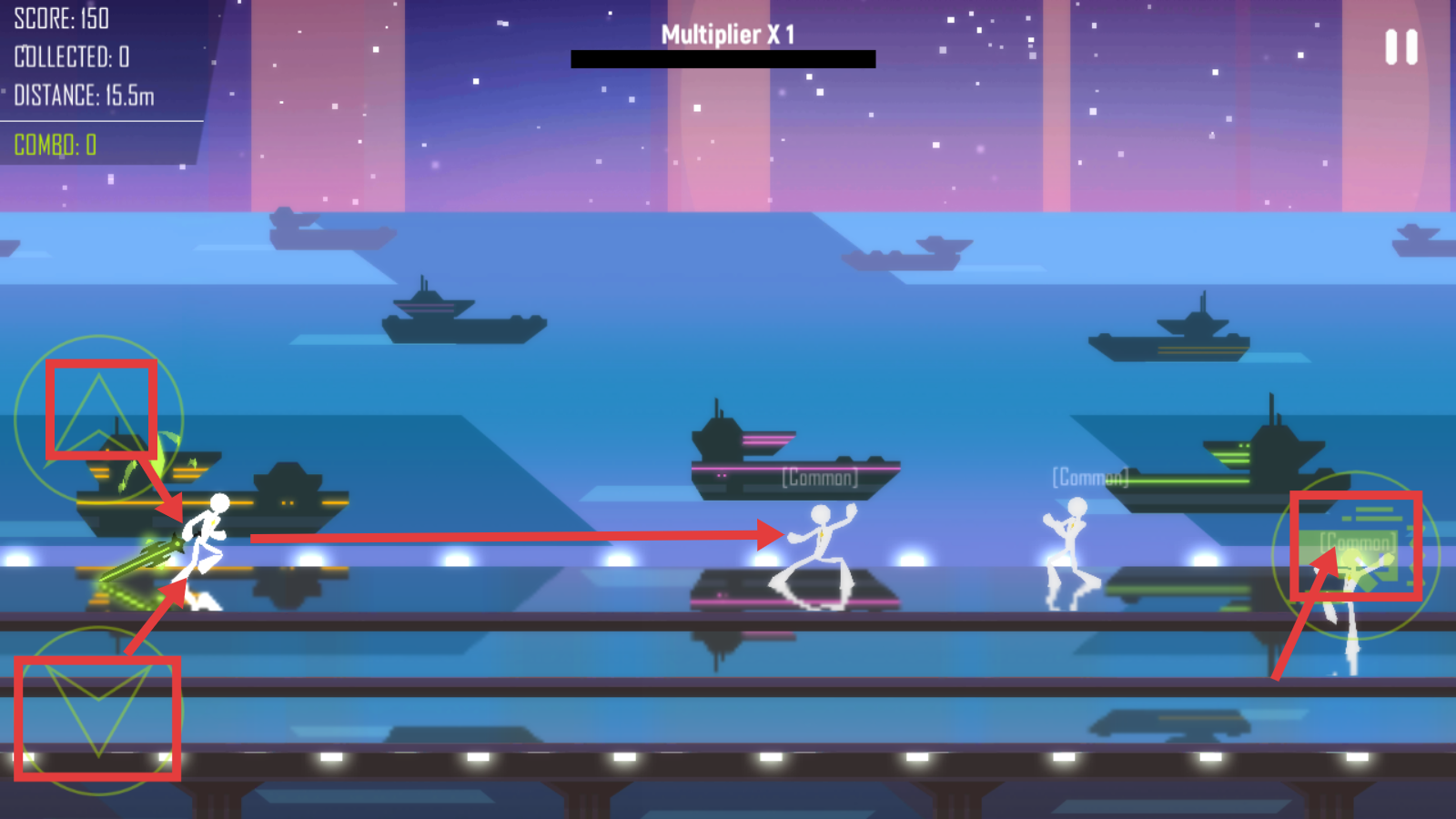Tap the up arrow lane button
The width and height of the screenshot is (1456, 819).
[99, 418]
